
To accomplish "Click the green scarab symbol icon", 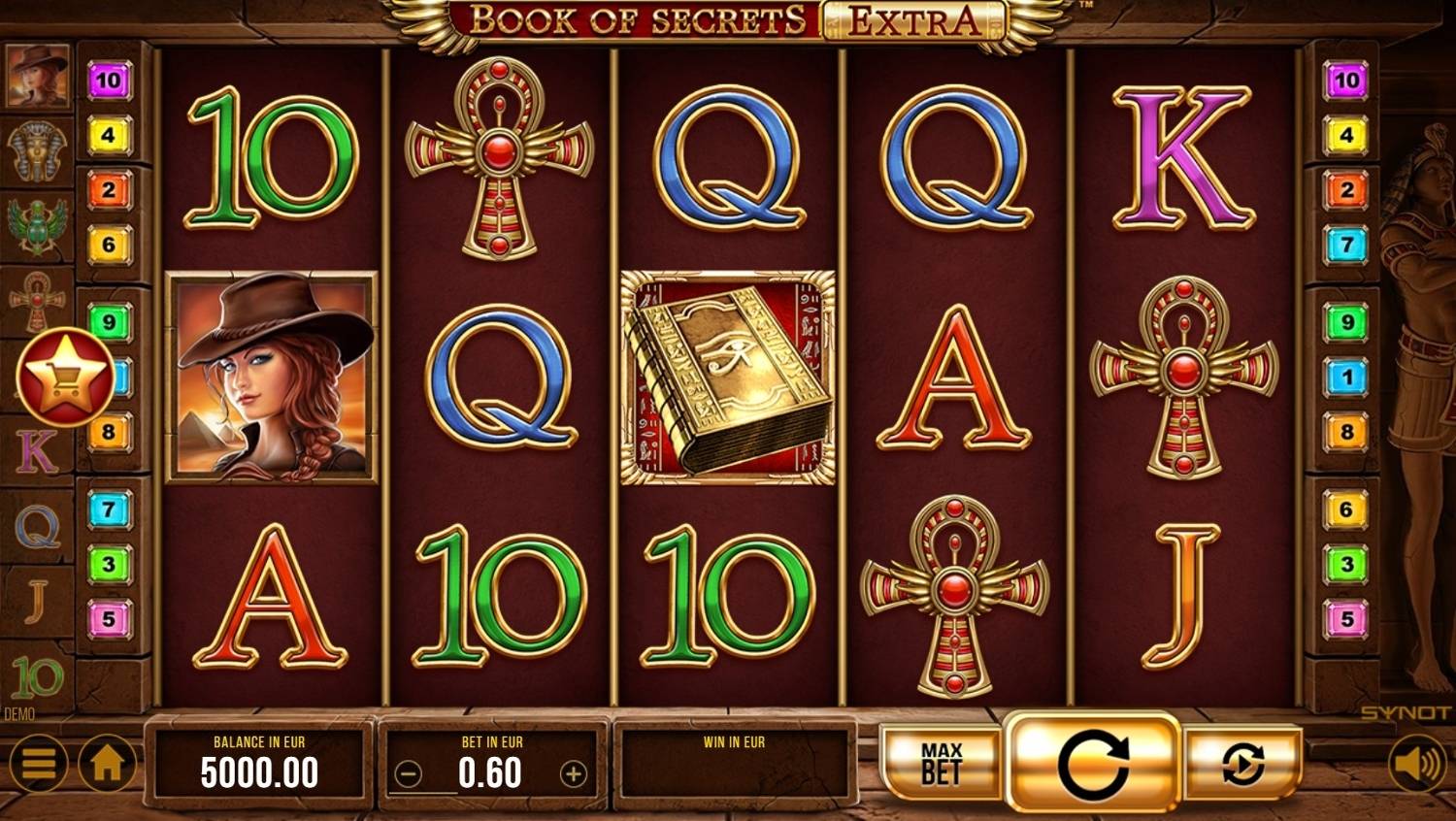I will click(x=39, y=221).
